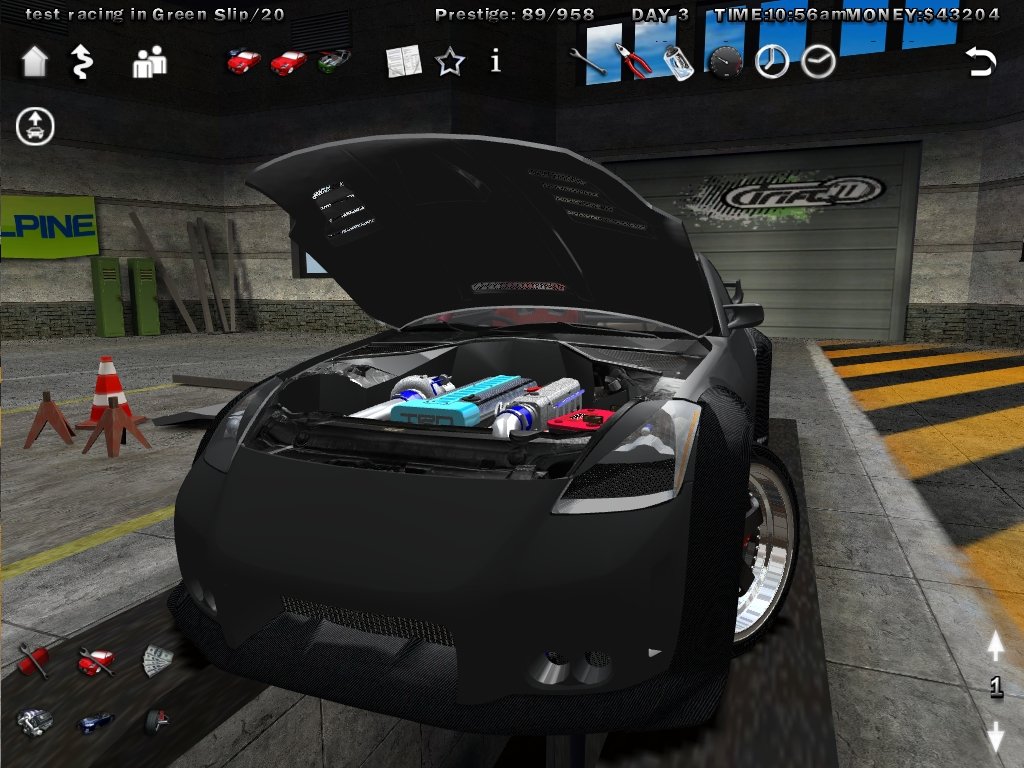Select the green car with open hood
The height and width of the screenshot is (768, 1024).
tap(335, 61)
